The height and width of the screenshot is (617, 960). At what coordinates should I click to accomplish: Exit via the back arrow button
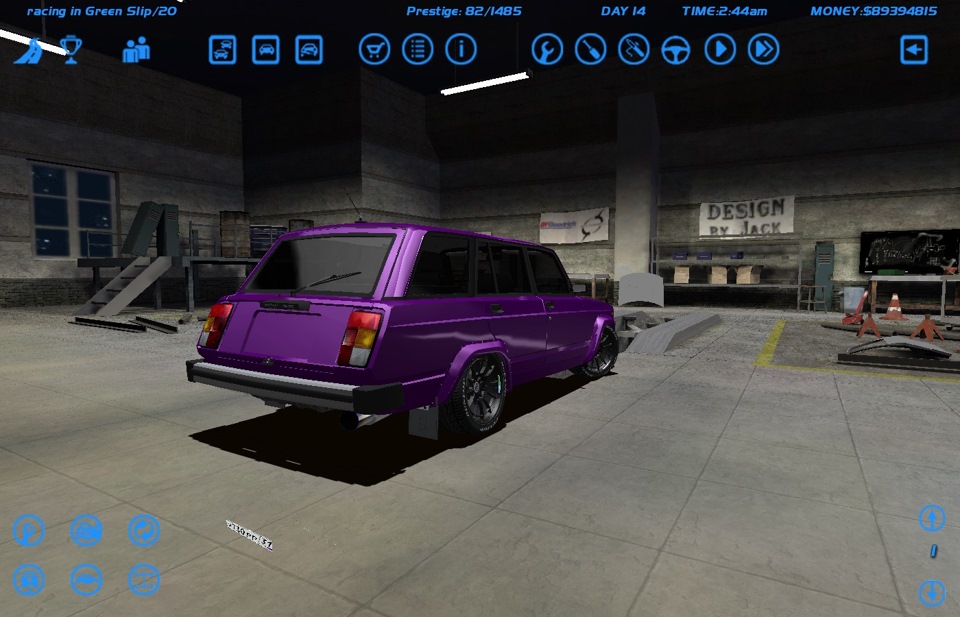(914, 49)
